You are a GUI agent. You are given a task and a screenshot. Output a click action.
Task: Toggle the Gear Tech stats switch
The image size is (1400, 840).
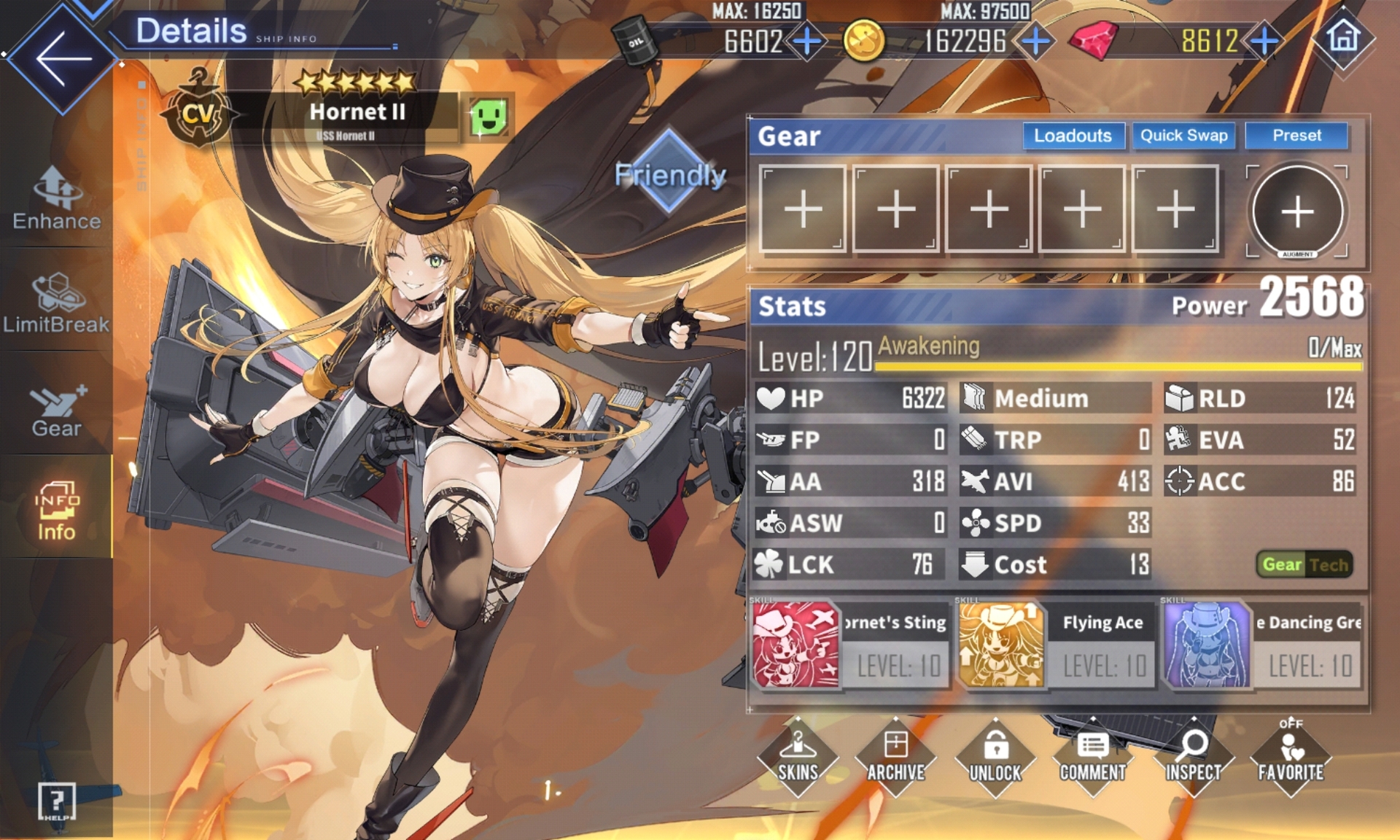point(1304,564)
